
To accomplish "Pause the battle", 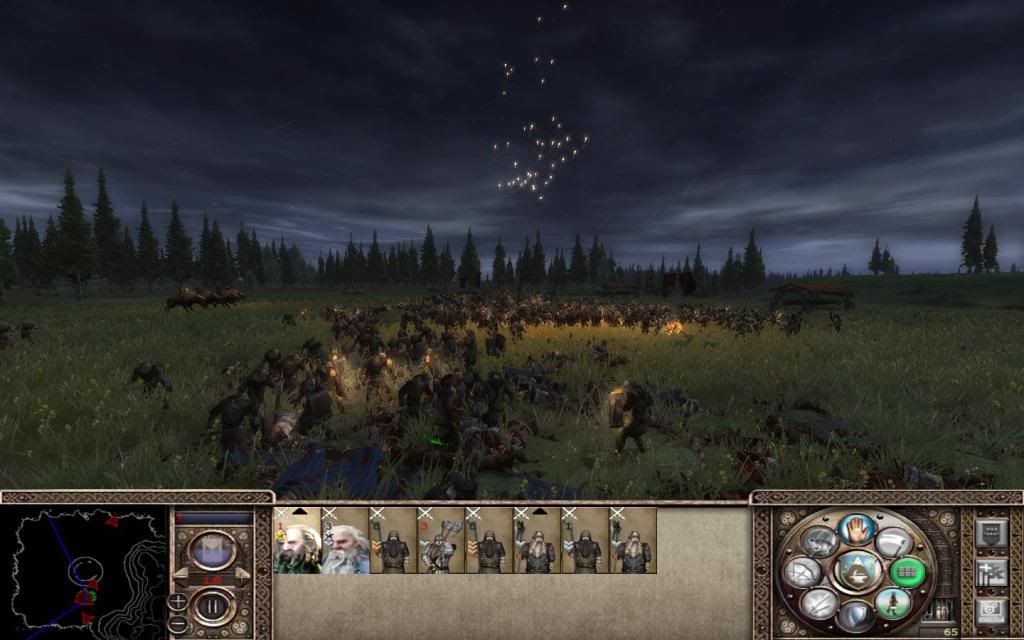I will pyautogui.click(x=212, y=607).
